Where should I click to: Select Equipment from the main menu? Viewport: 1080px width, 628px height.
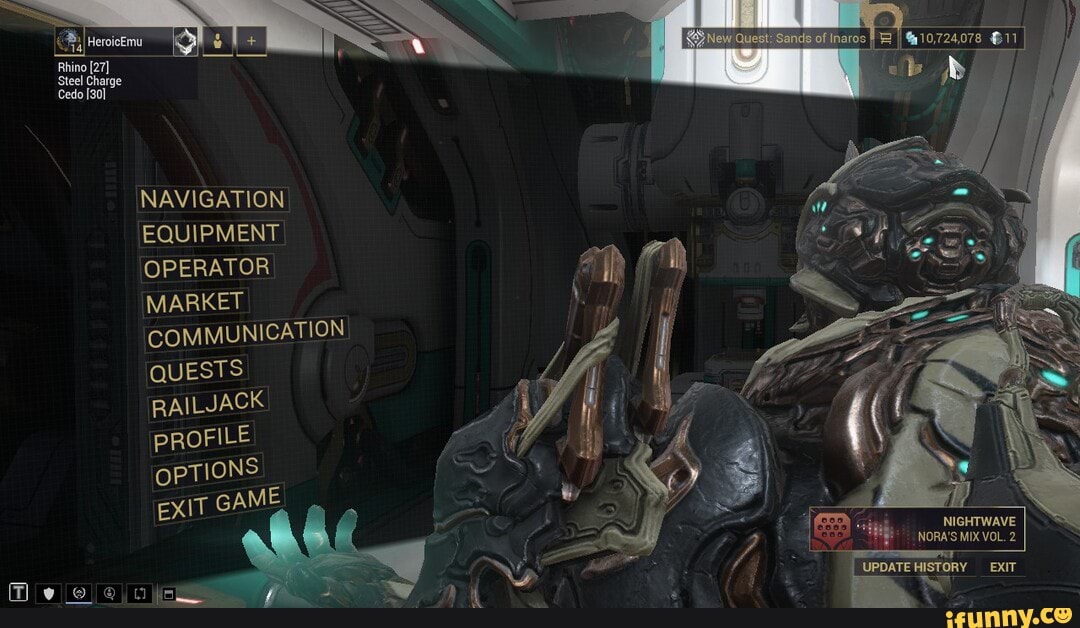pos(210,234)
